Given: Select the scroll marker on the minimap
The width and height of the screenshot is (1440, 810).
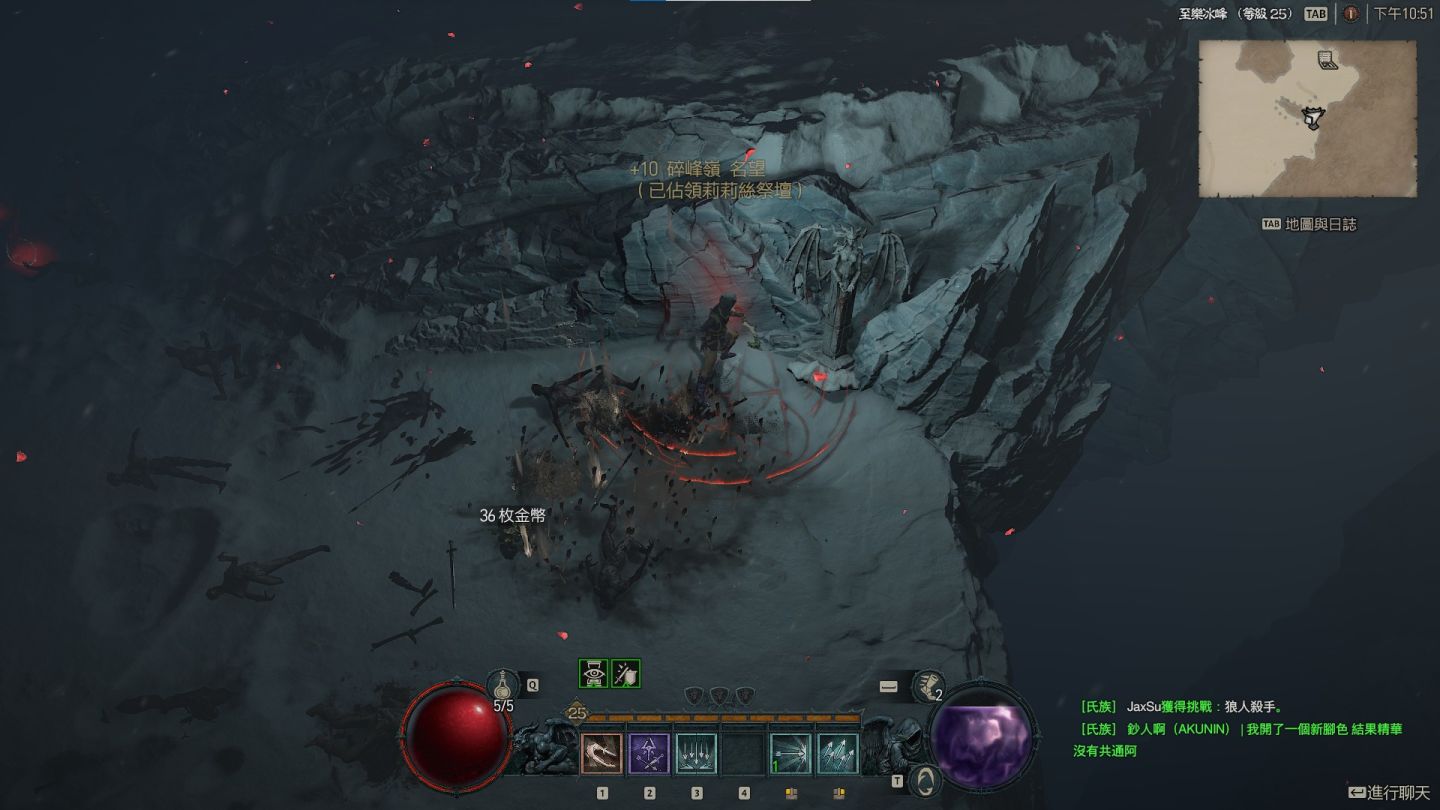Looking at the screenshot, I should tap(1327, 60).
